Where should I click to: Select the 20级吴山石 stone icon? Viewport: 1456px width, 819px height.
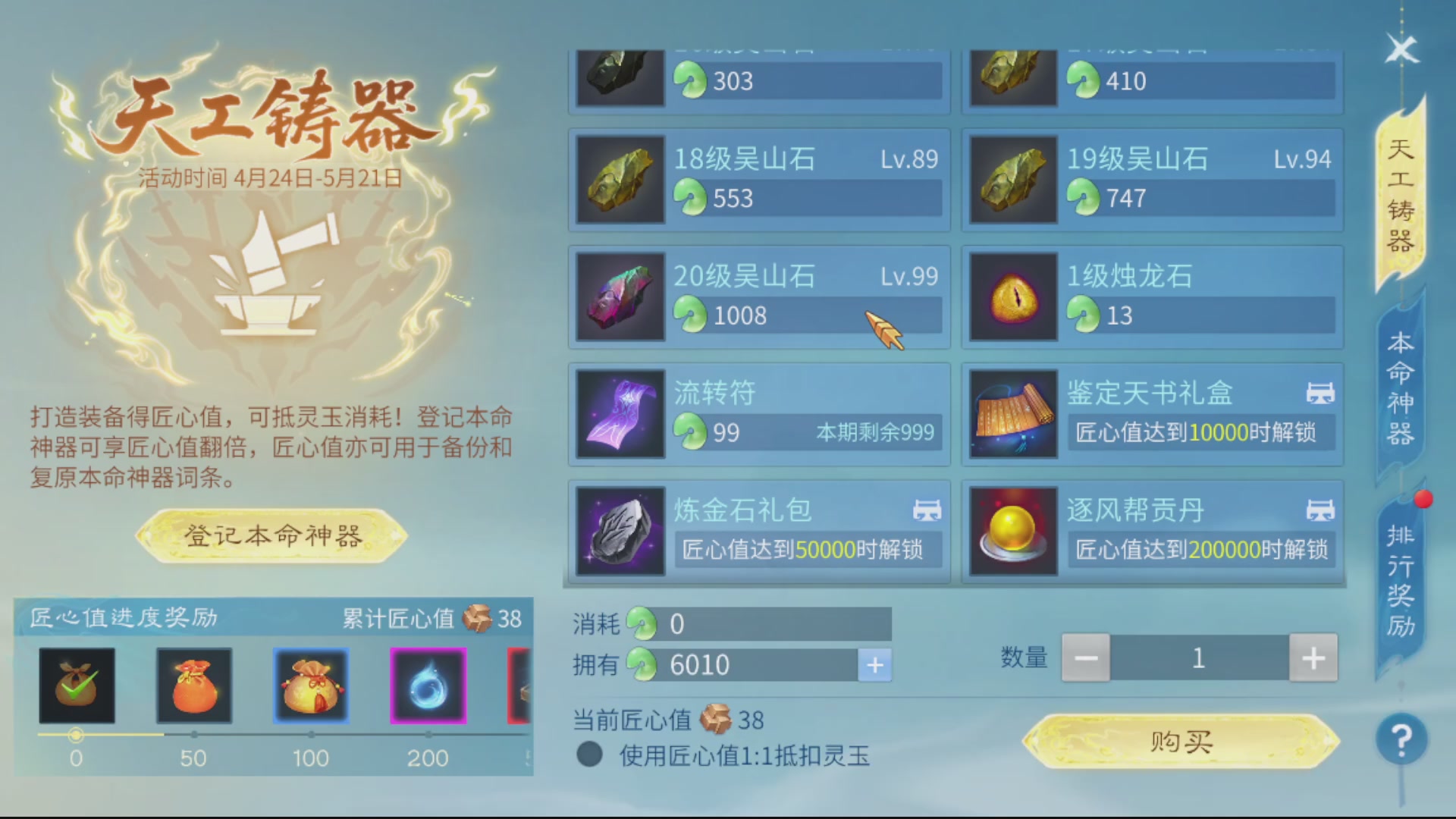[620, 296]
